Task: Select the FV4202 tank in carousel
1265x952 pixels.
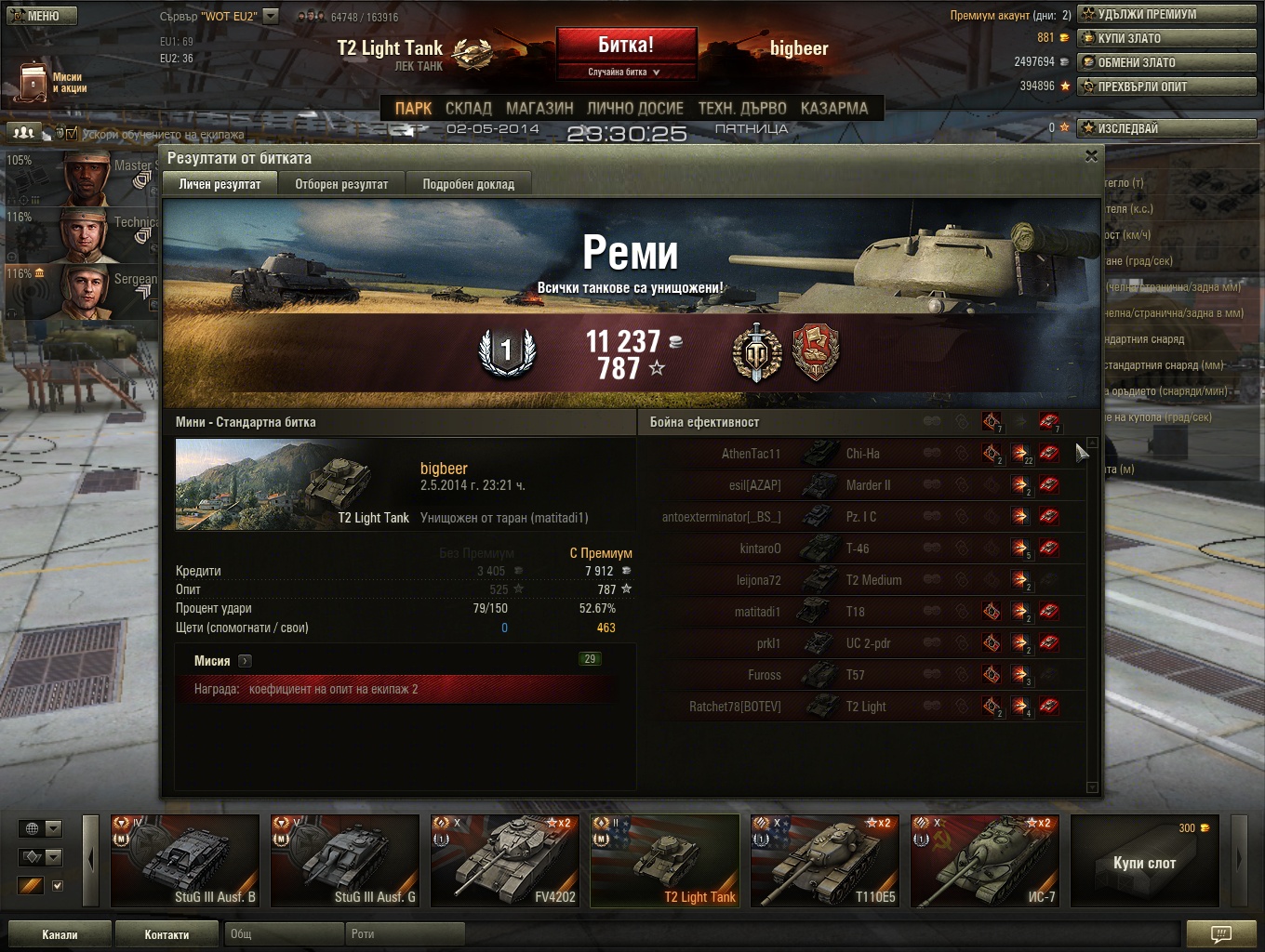Action: coord(505,861)
